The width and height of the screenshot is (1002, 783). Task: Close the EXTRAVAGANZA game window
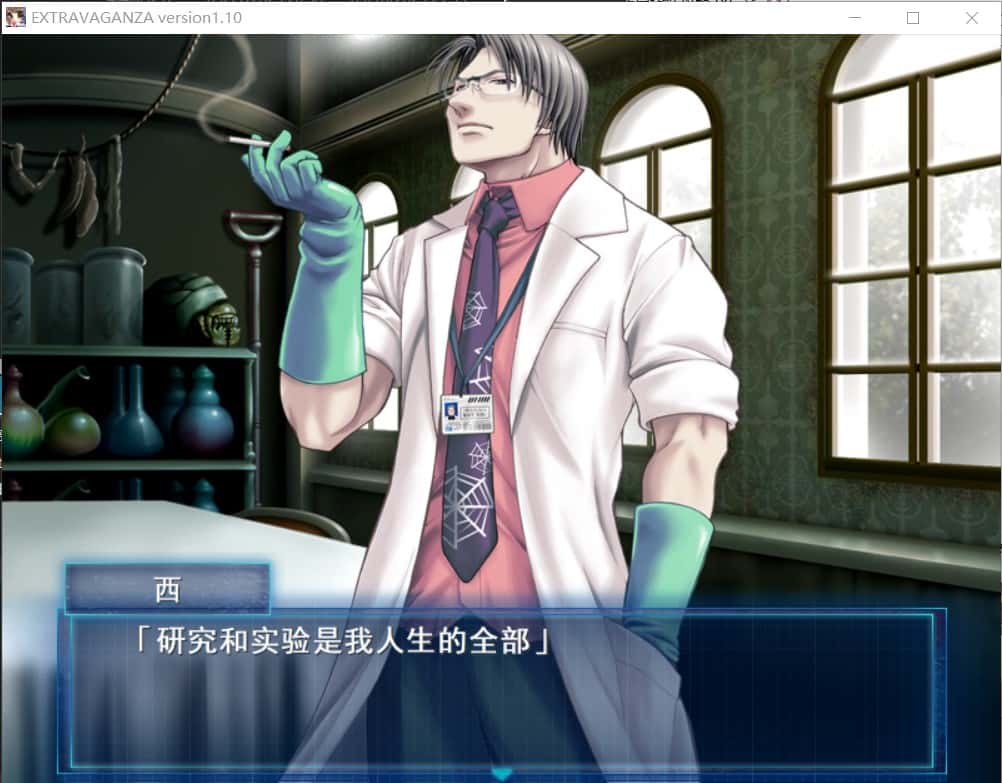click(971, 18)
